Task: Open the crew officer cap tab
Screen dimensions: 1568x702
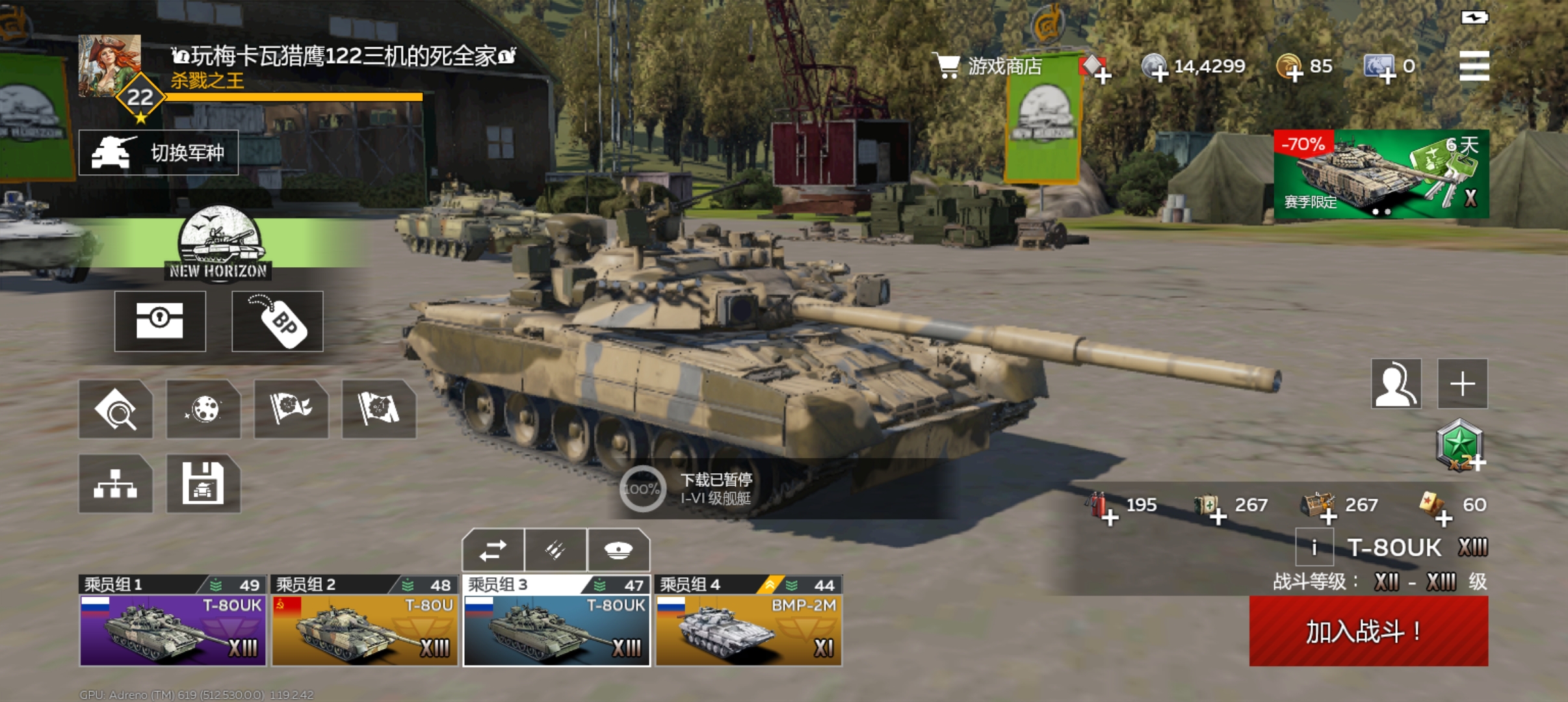Action: tap(618, 551)
